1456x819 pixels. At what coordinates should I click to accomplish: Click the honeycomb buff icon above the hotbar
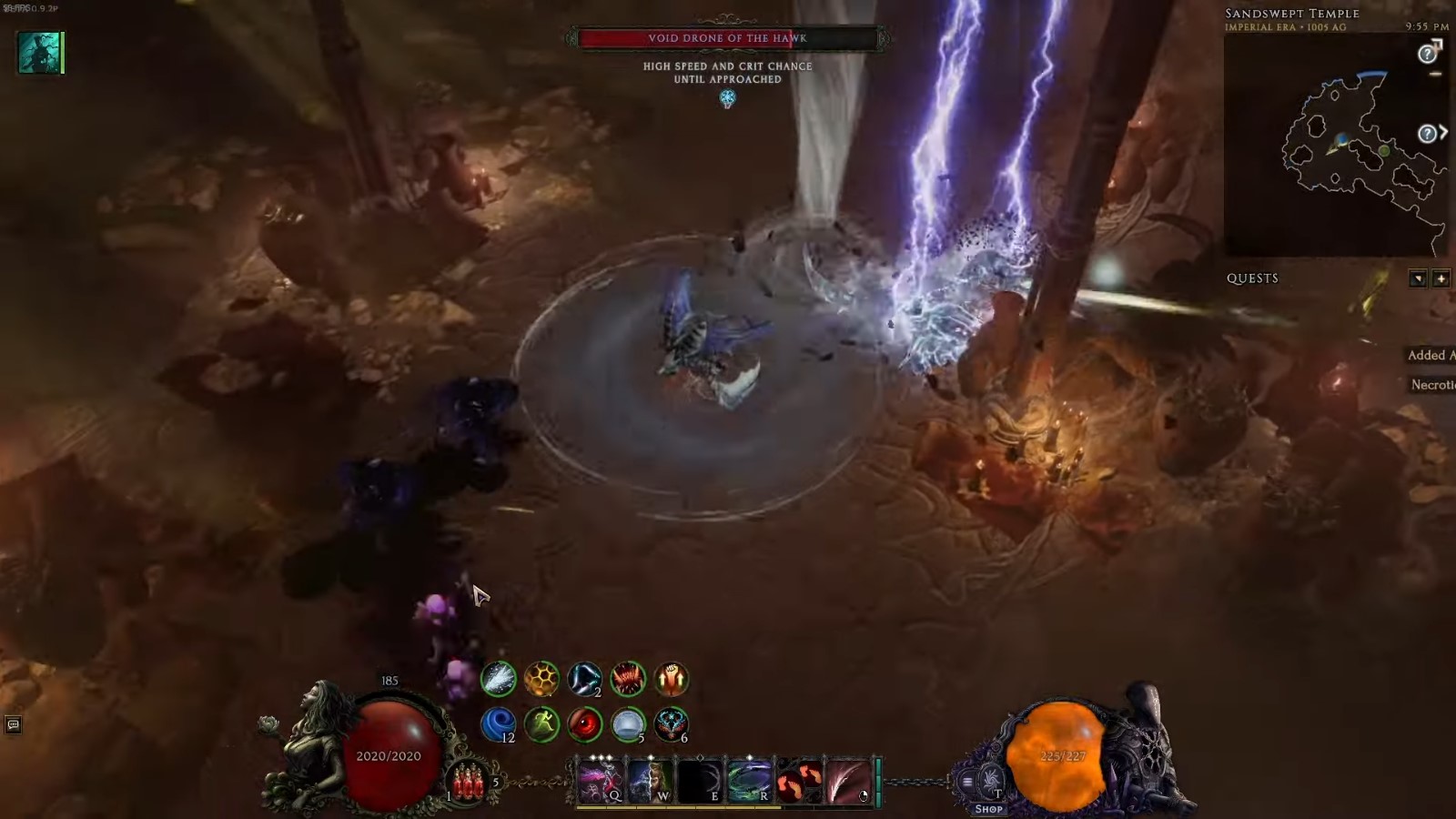click(544, 679)
